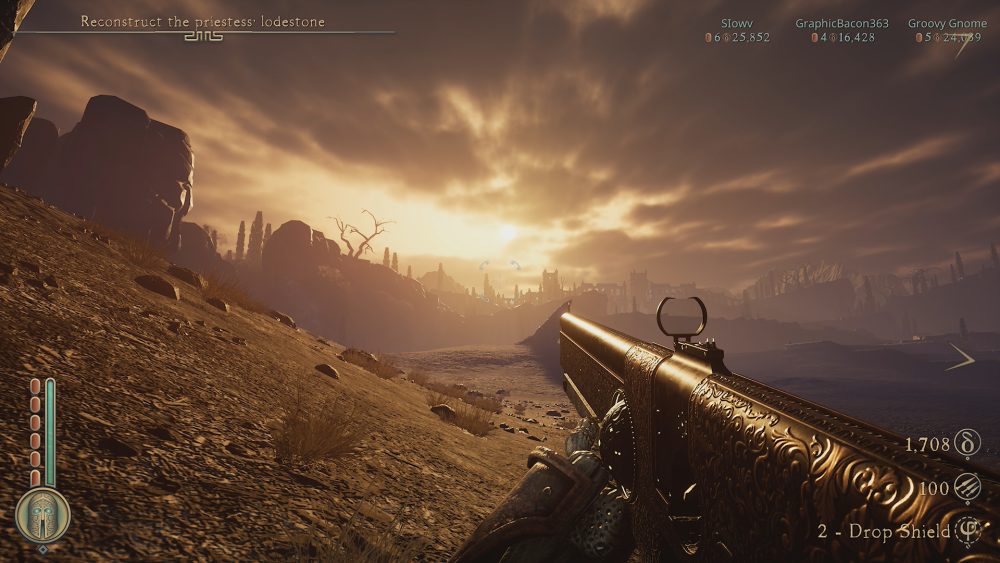Select player GraphicBacon363 in the scoreboard
The height and width of the screenshot is (563, 1000).
pos(842,23)
